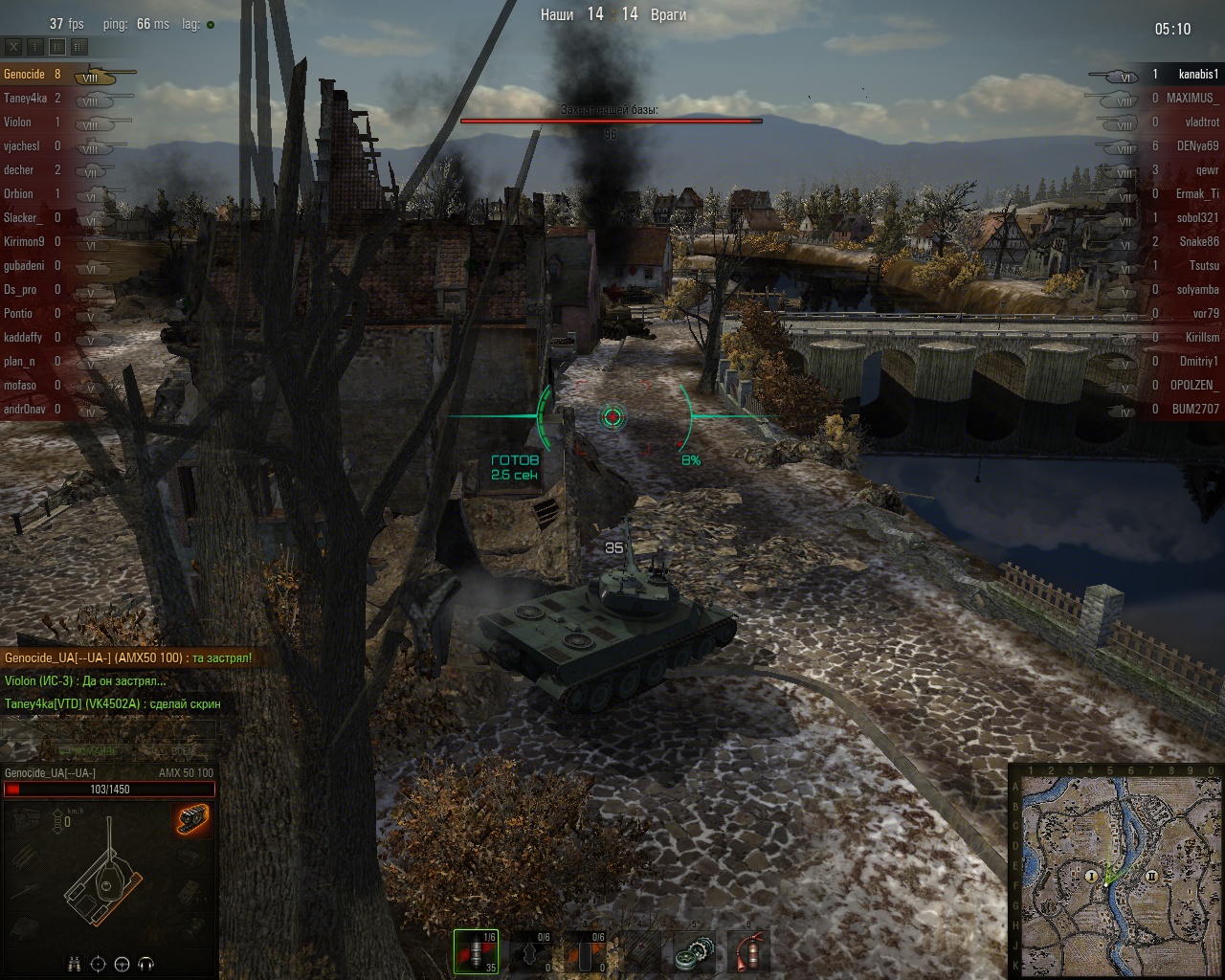The width and height of the screenshot is (1225, 980).
Task: Click the damaged tracks module icon
Action: click(192, 820)
